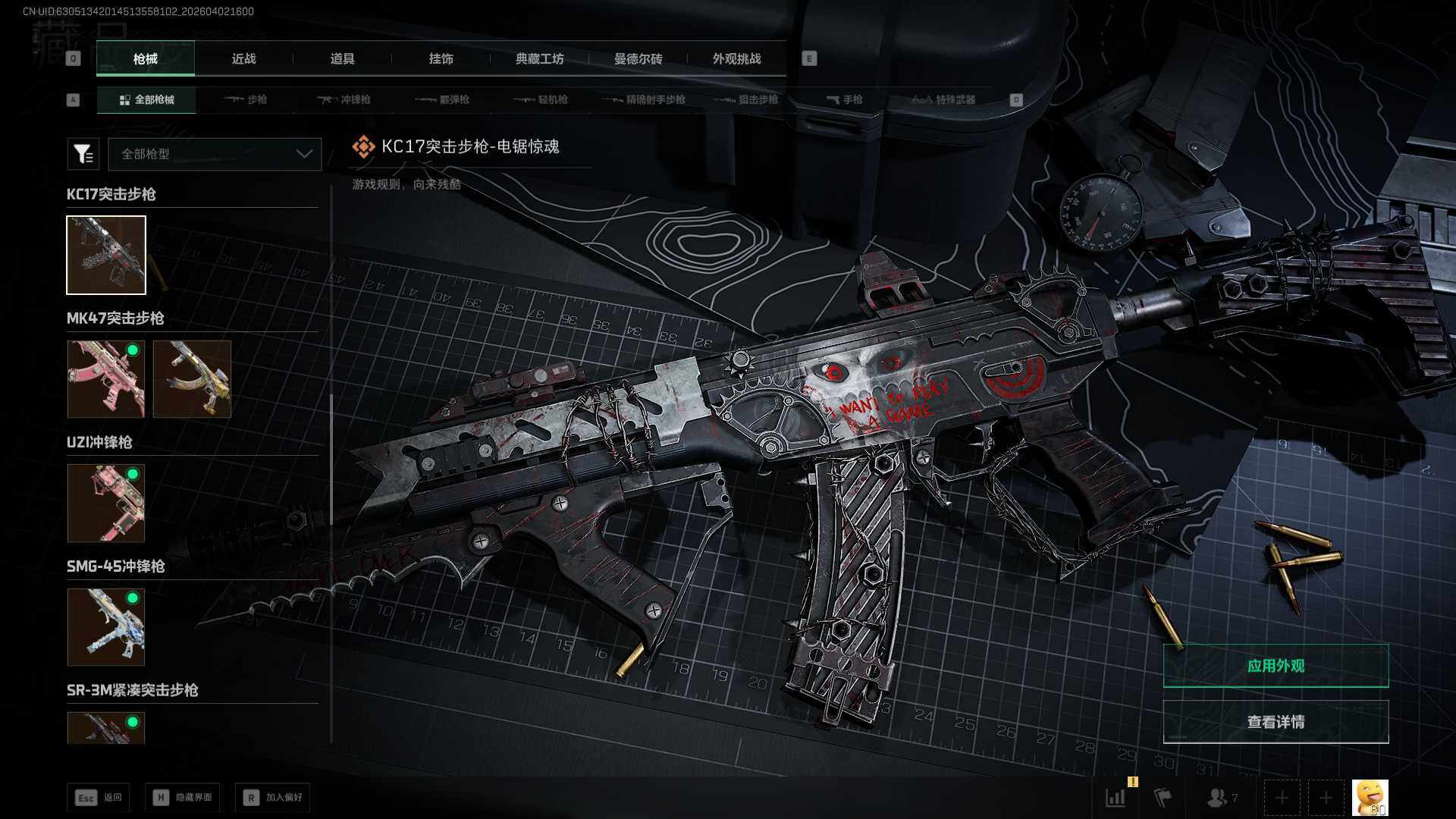The width and height of the screenshot is (1456, 819).
Task: View details with 查看详情 button
Action: click(x=1276, y=722)
